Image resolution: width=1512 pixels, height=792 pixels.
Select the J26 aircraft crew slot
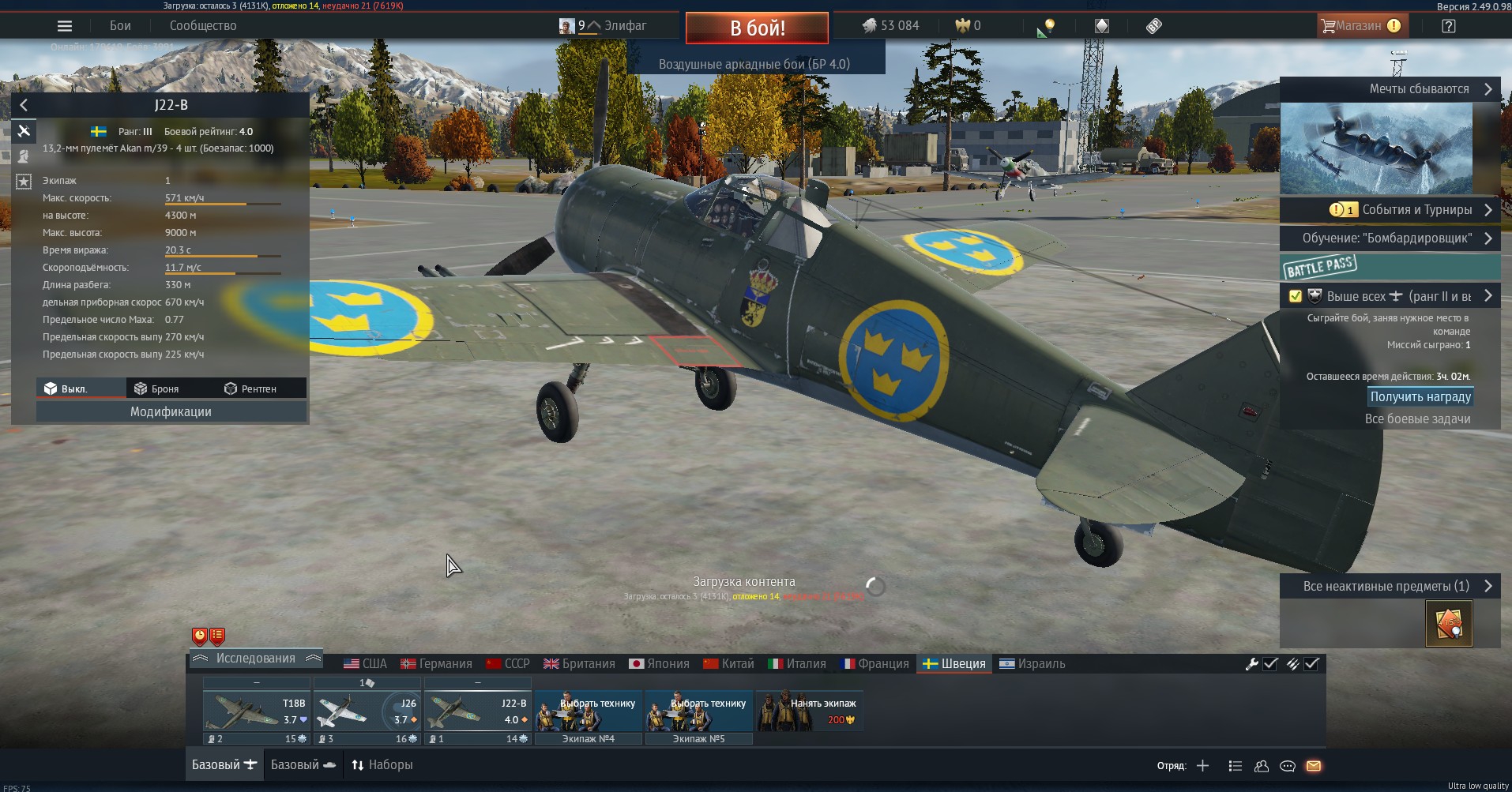367,711
